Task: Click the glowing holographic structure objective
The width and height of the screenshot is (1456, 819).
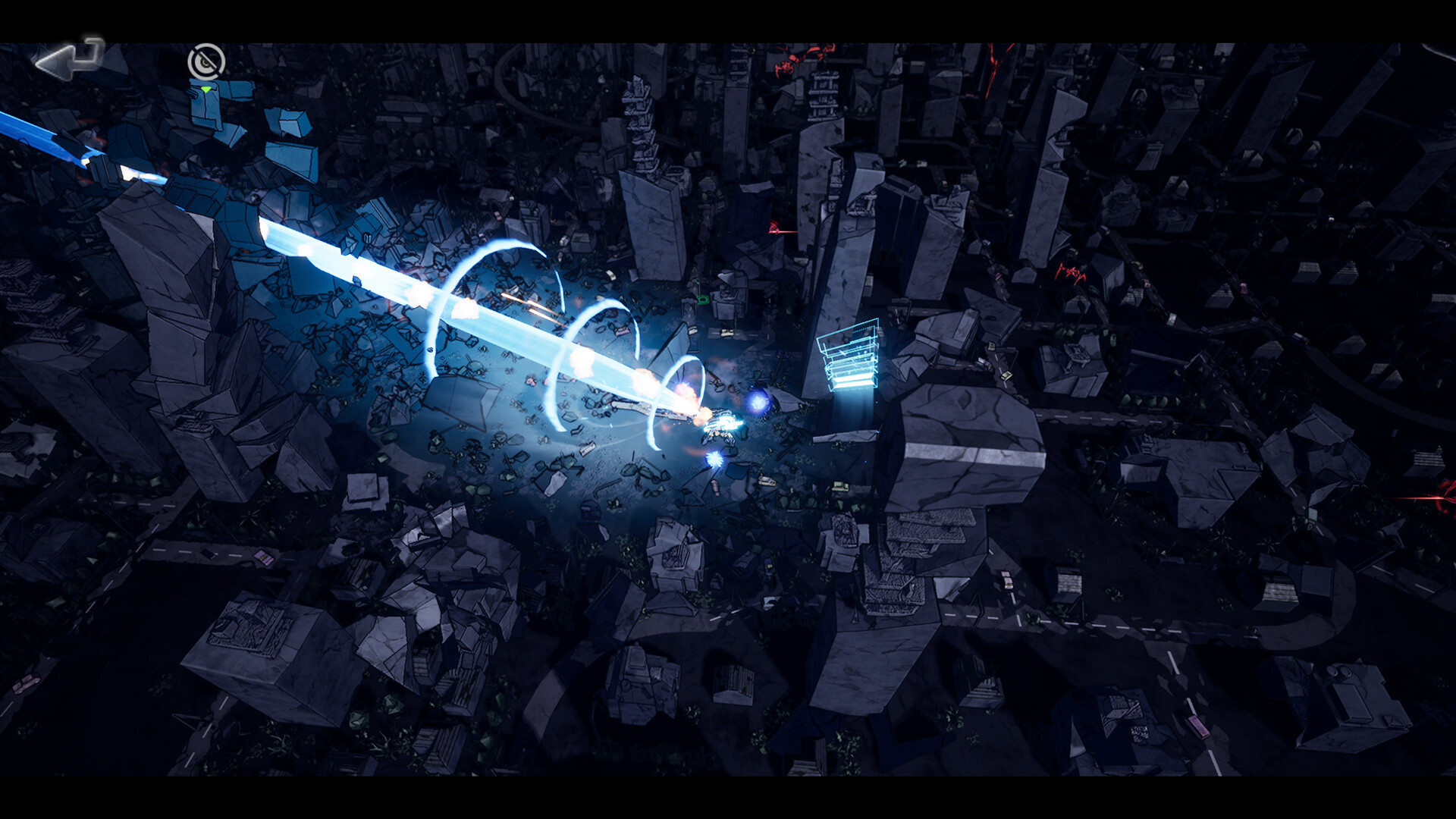Action: click(849, 356)
